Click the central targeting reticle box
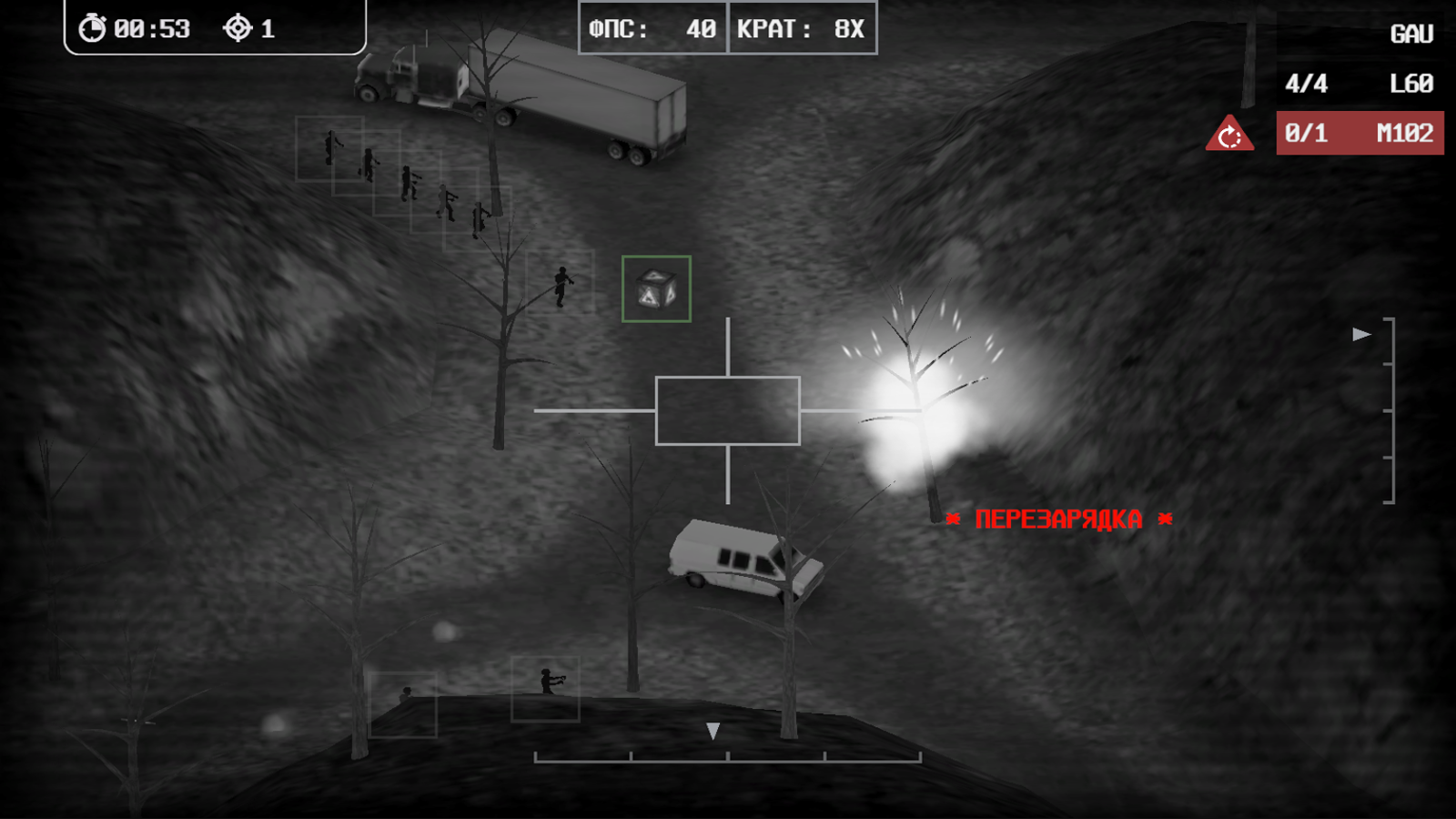Viewport: 1456px width, 819px height. pyautogui.click(x=727, y=409)
